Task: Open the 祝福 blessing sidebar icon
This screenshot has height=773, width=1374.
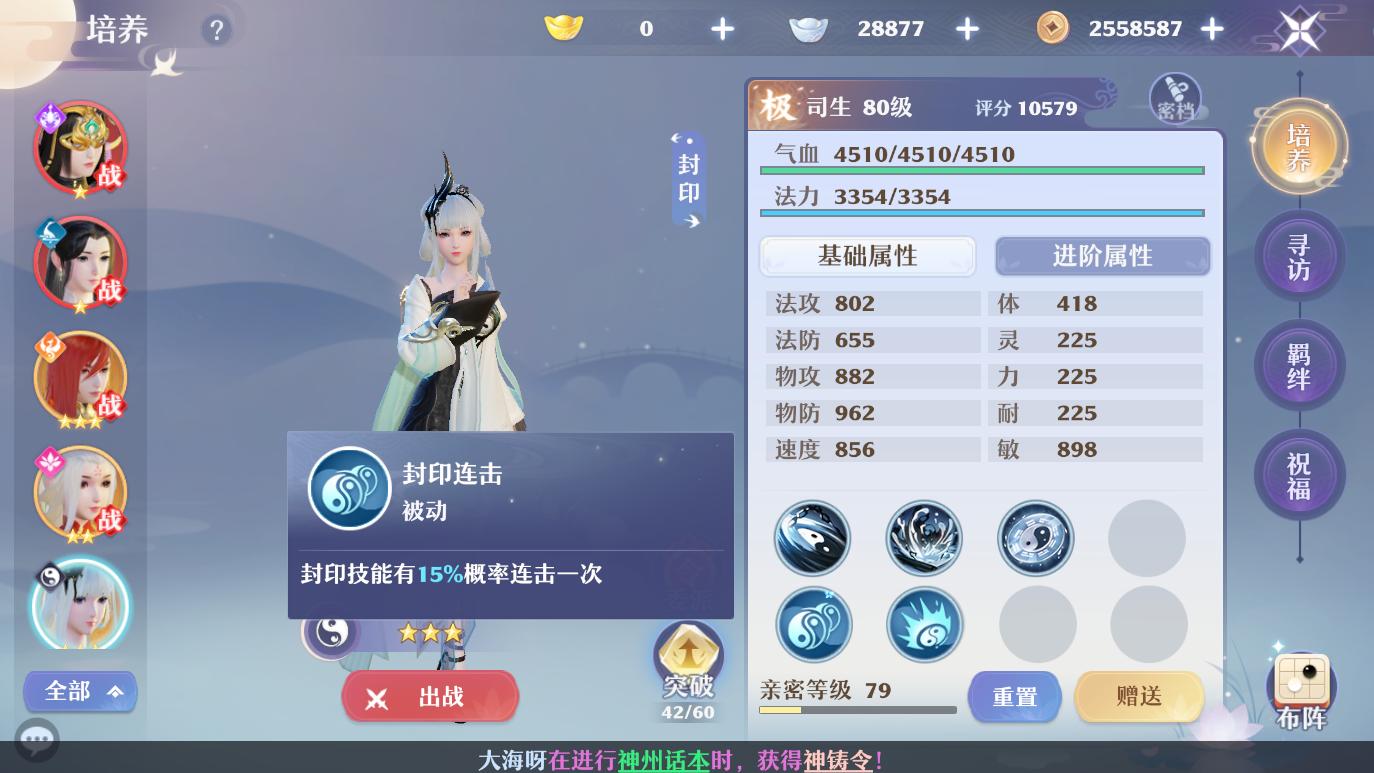Action: click(x=1300, y=475)
